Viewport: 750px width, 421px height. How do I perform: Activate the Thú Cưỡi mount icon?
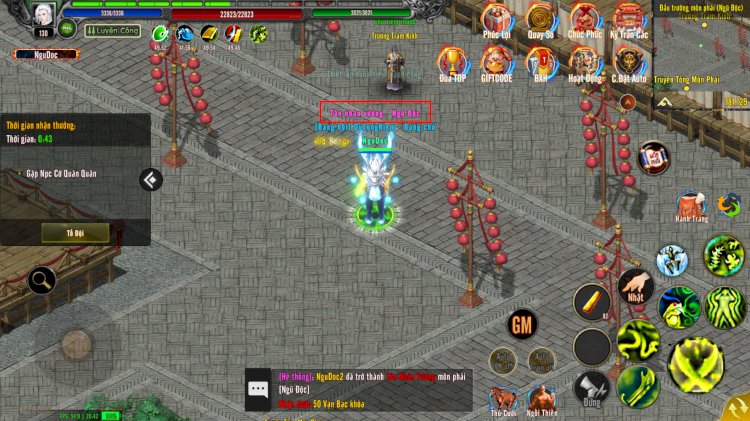point(502,397)
